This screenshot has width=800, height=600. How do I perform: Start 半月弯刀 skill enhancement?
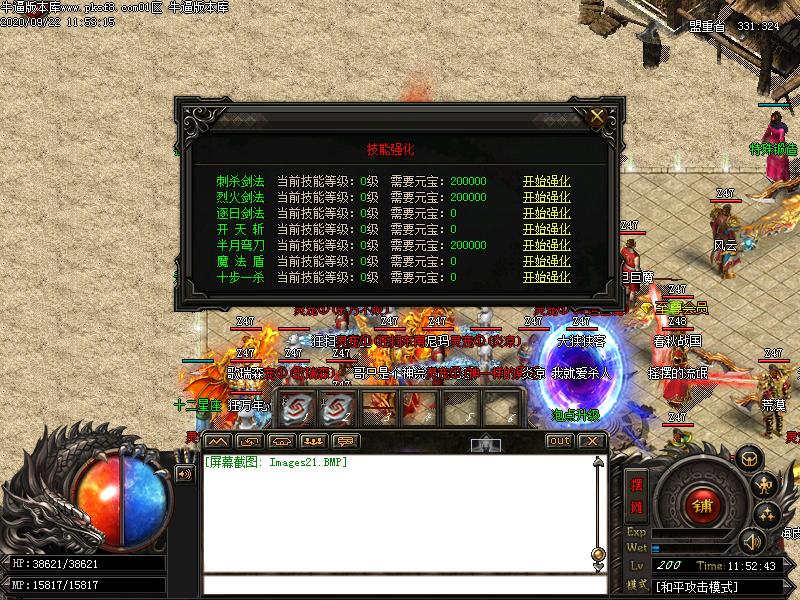coord(546,245)
